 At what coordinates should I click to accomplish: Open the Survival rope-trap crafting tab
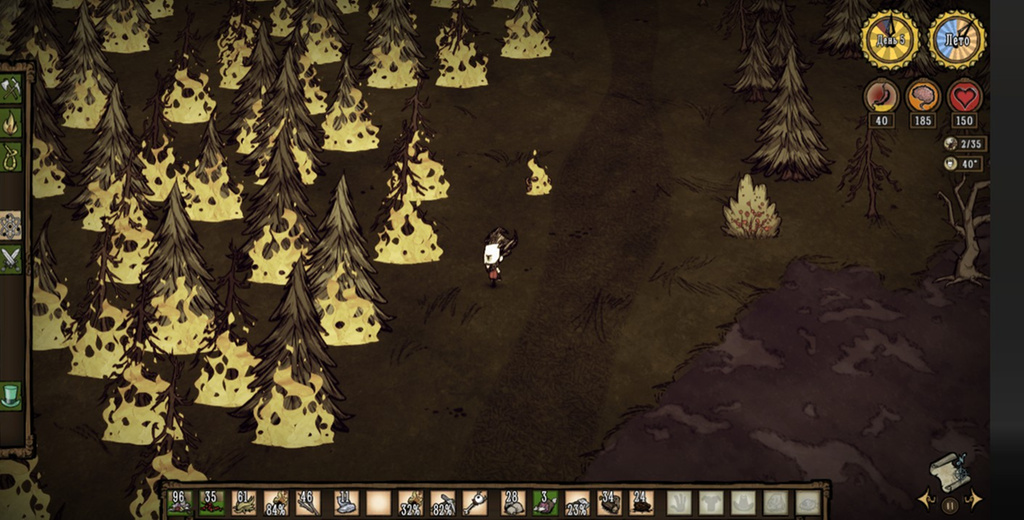tap(11, 155)
